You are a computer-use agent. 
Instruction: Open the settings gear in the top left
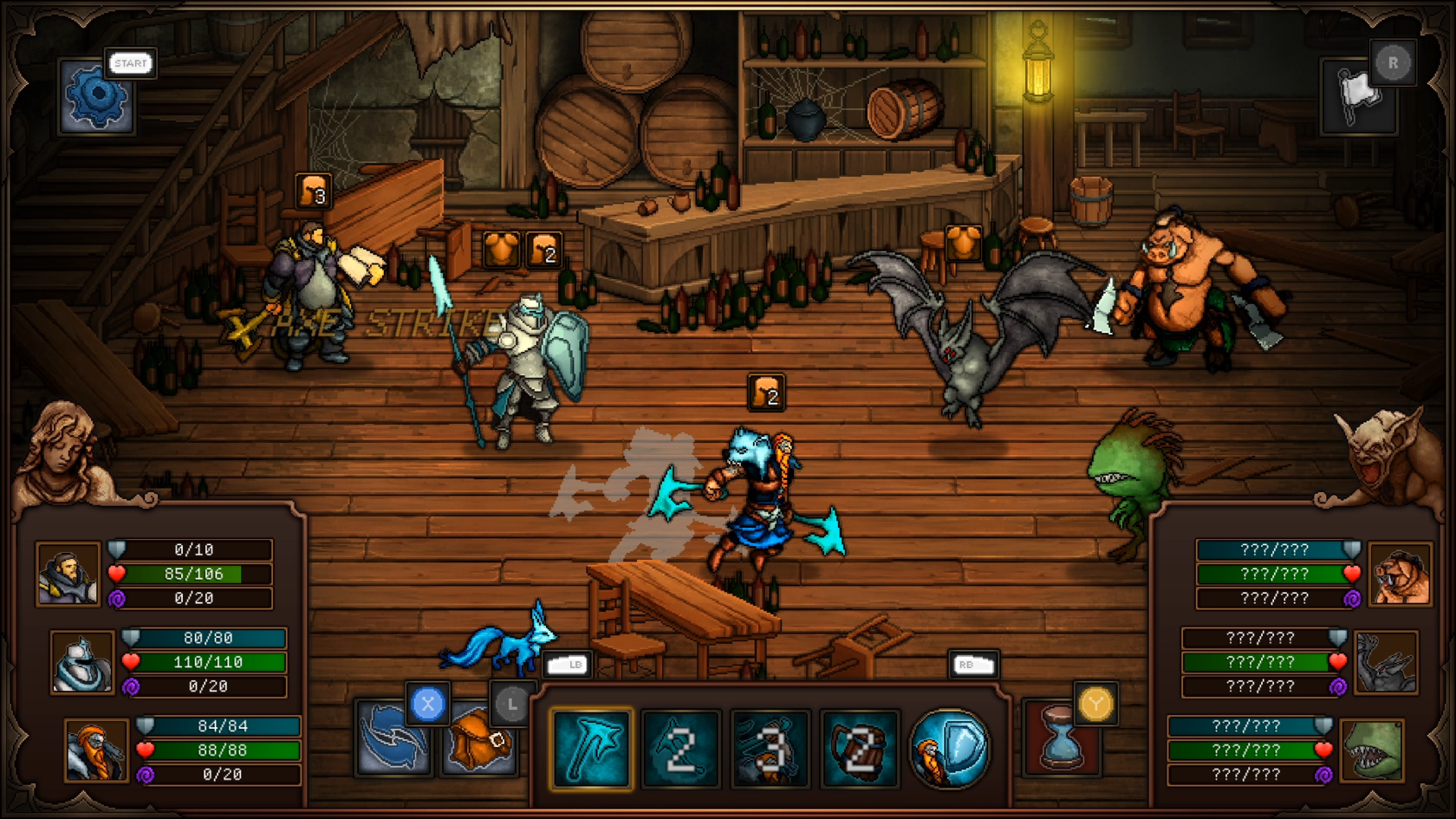[x=95, y=95]
